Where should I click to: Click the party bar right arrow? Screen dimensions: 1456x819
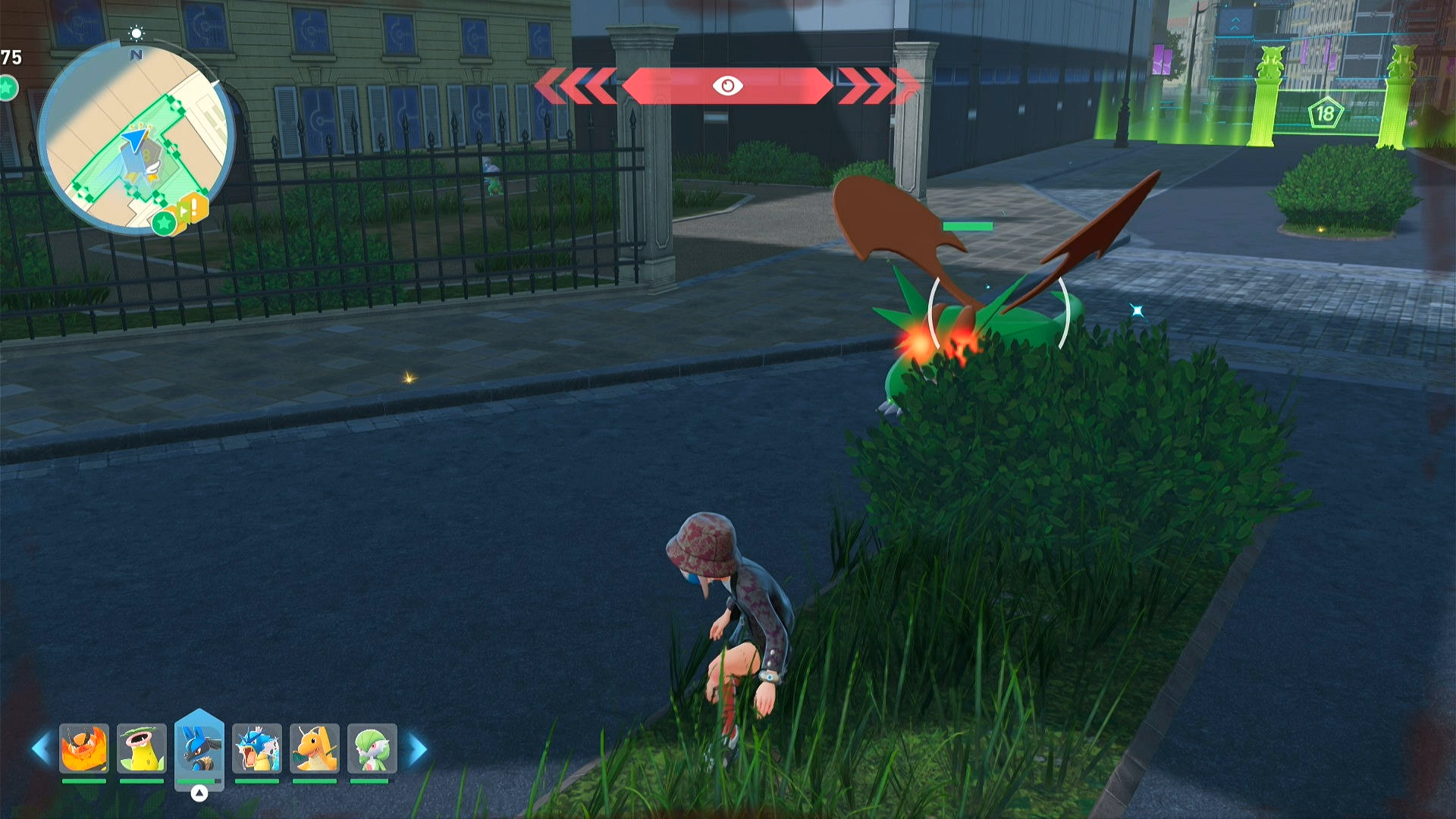click(x=417, y=749)
